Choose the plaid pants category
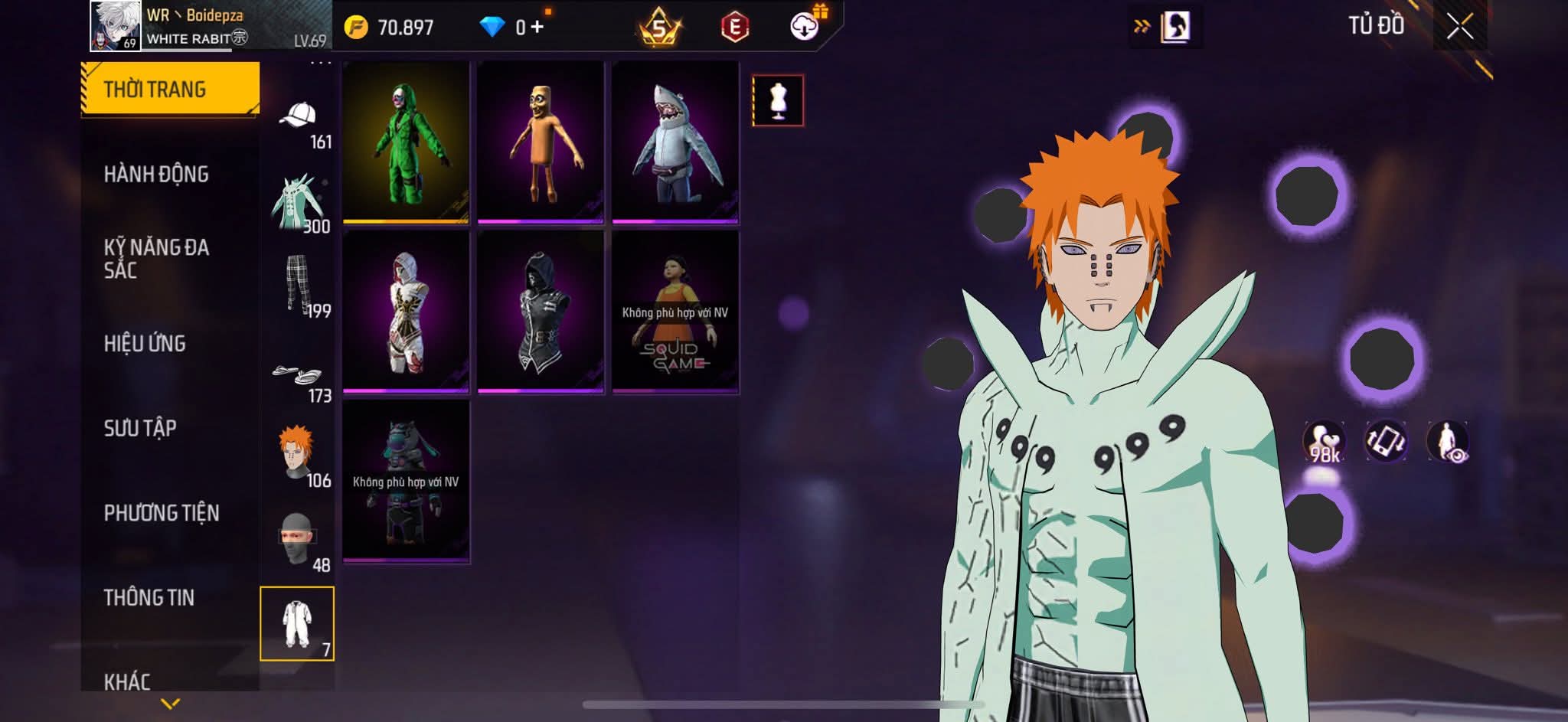This screenshot has height=722, width=1568. click(x=298, y=284)
